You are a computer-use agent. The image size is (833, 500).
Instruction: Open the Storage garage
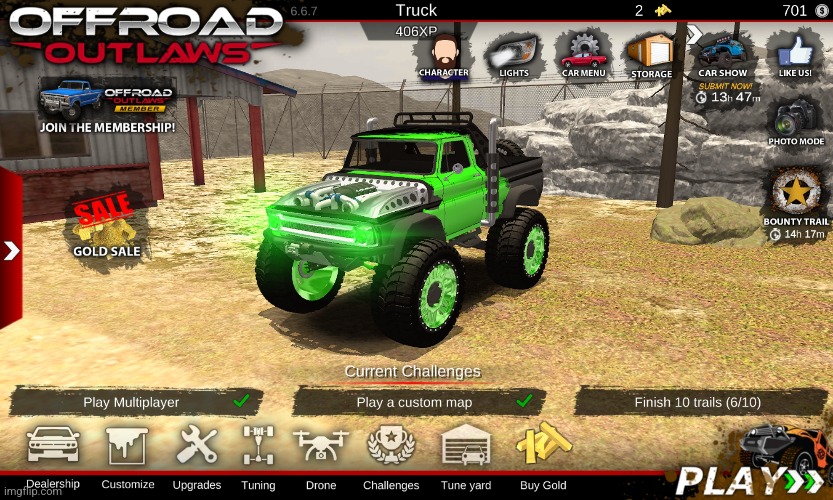[x=652, y=53]
